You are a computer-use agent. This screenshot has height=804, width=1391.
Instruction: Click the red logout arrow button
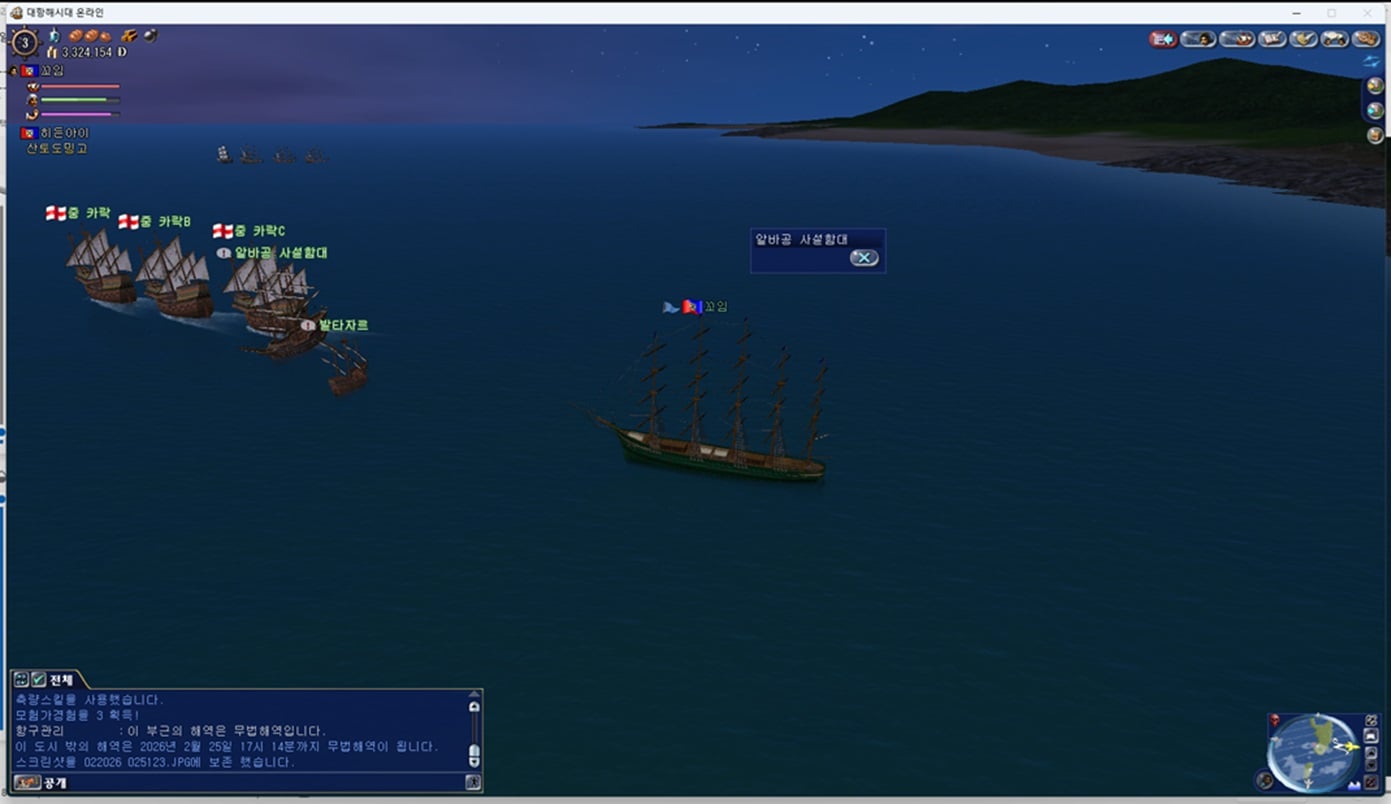coord(1163,39)
